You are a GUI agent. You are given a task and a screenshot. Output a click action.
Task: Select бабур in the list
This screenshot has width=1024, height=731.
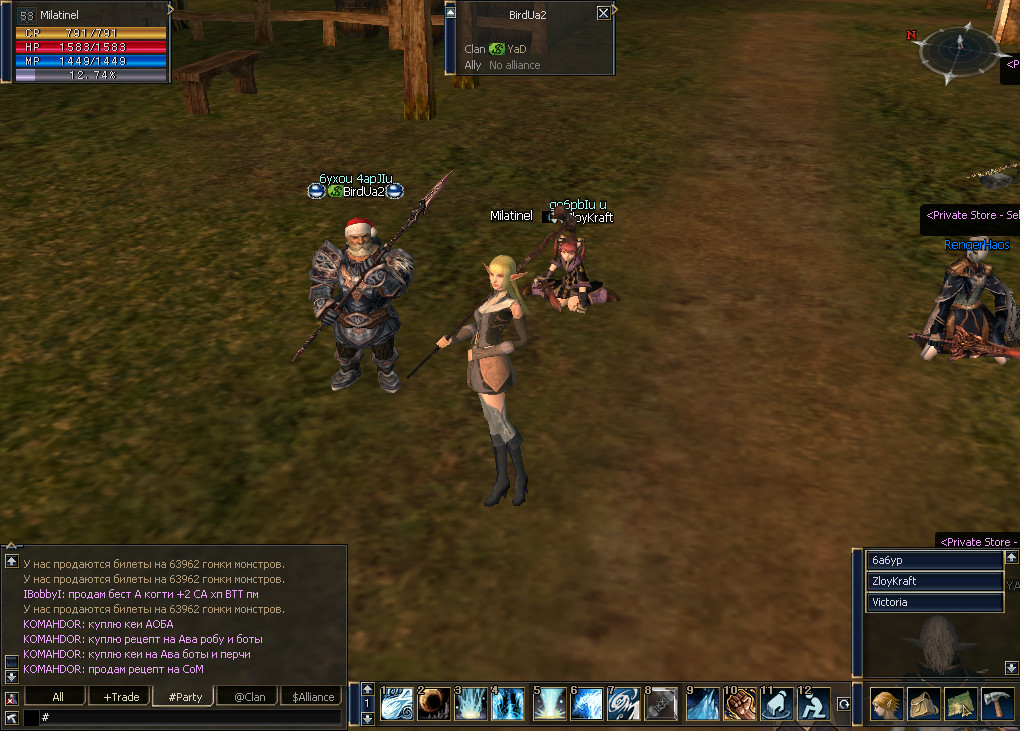coord(934,560)
